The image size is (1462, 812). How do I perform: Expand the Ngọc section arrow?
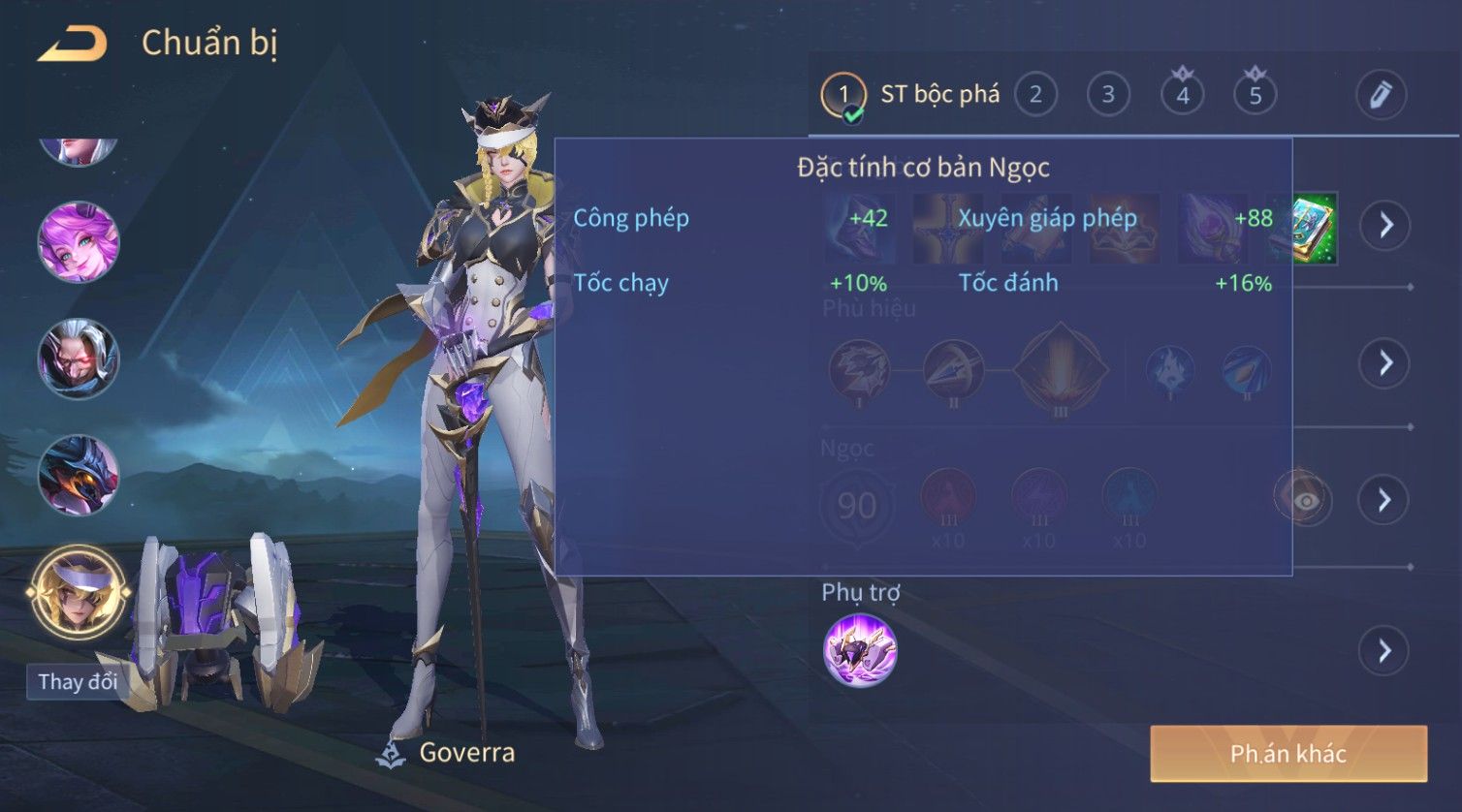pos(1384,500)
